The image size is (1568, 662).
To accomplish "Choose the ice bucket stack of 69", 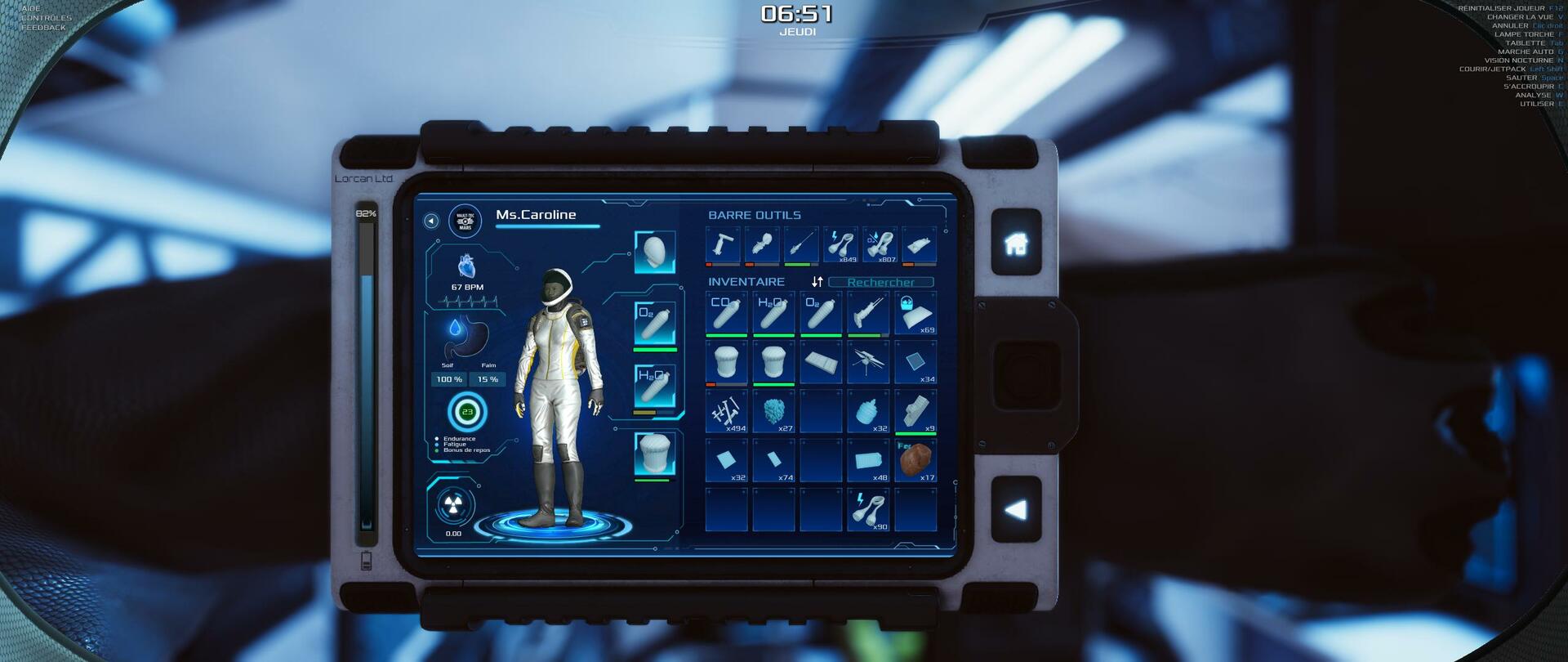I will pos(915,313).
